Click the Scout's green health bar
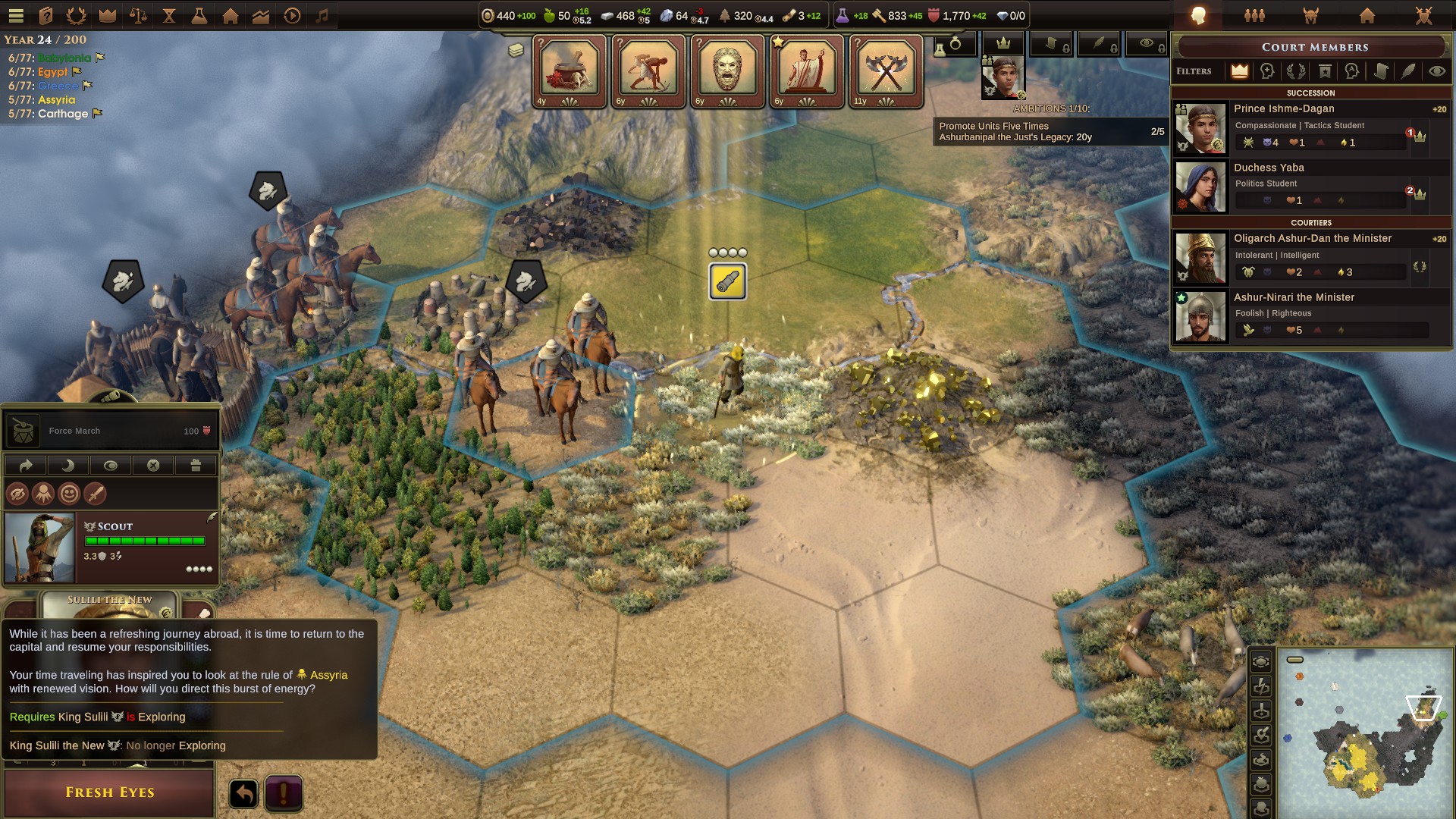Image resolution: width=1456 pixels, height=819 pixels. pos(146,541)
